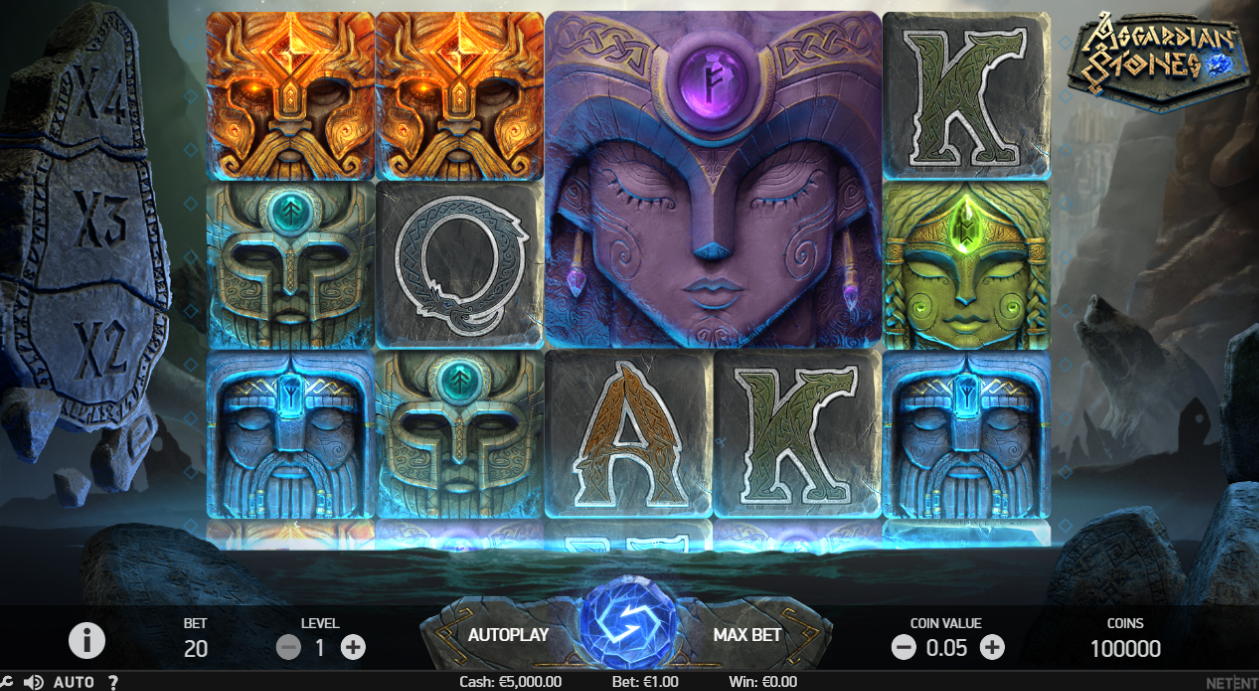This screenshot has width=1259, height=691.
Task: Lower the coin value
Action: 903,648
